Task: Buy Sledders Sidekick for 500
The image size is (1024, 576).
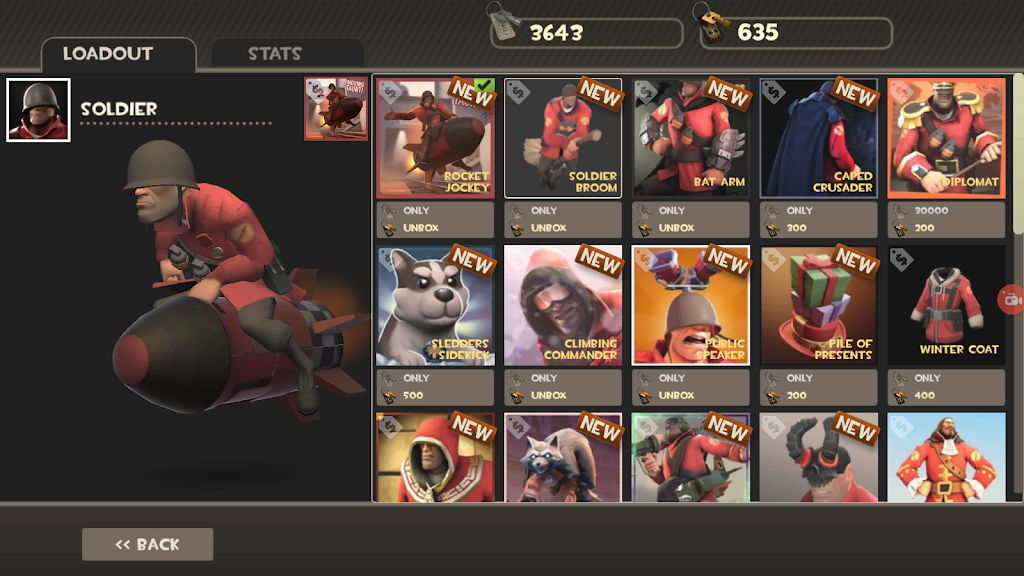Action: point(435,387)
